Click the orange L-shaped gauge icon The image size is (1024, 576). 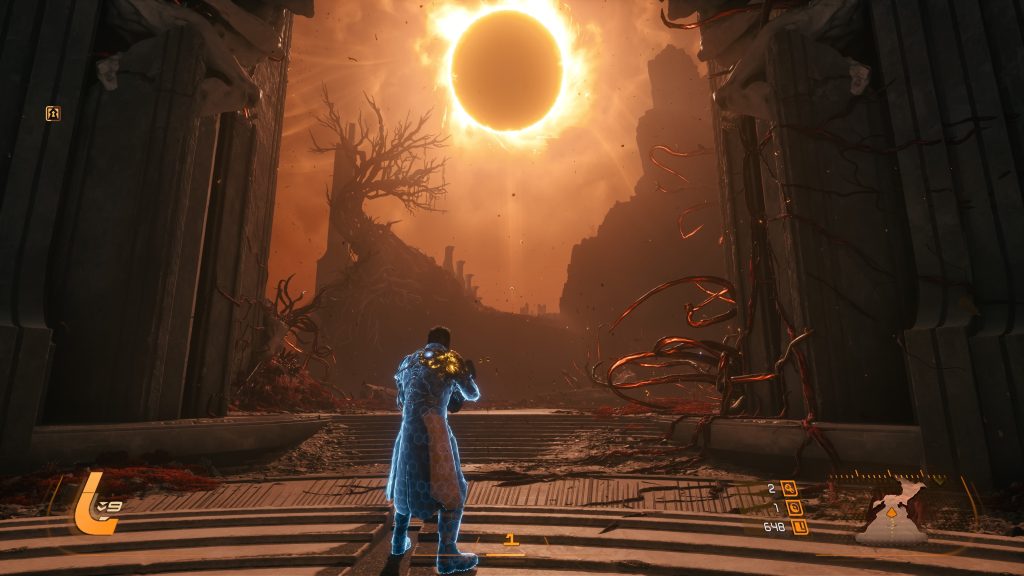tap(91, 503)
